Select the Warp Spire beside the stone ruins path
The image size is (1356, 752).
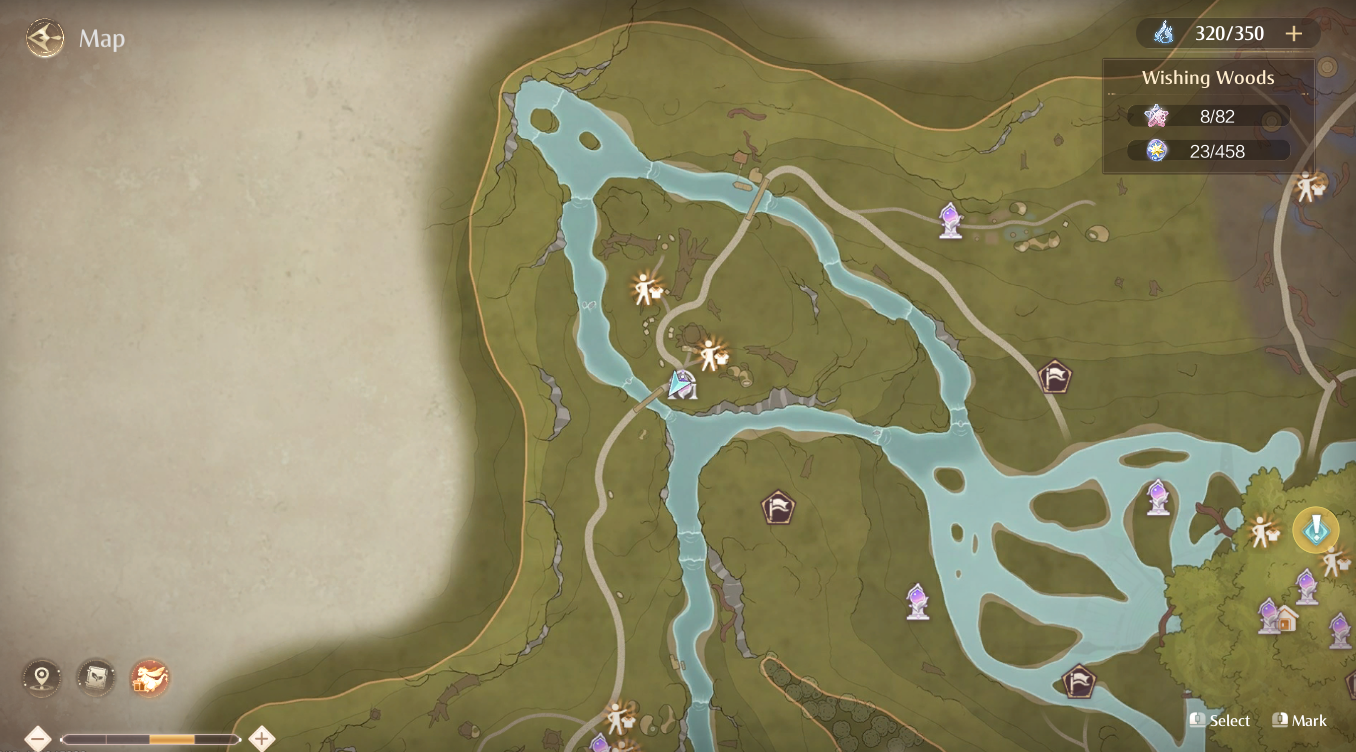coord(950,221)
